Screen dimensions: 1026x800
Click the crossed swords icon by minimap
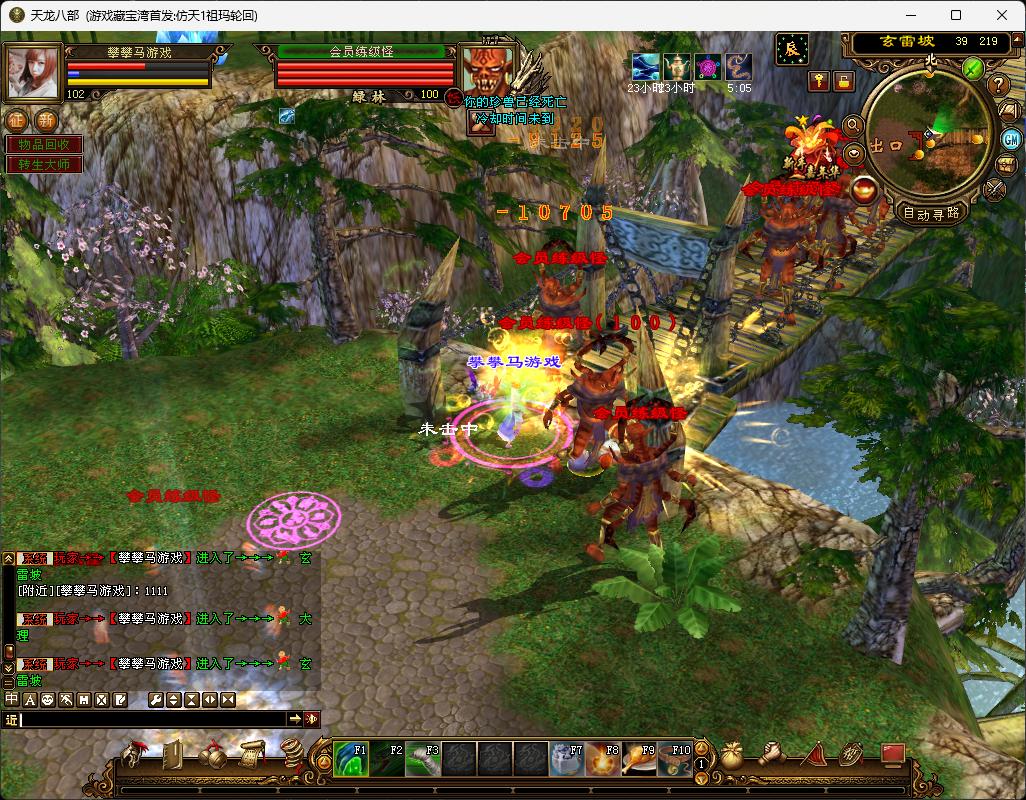pyautogui.click(x=995, y=188)
